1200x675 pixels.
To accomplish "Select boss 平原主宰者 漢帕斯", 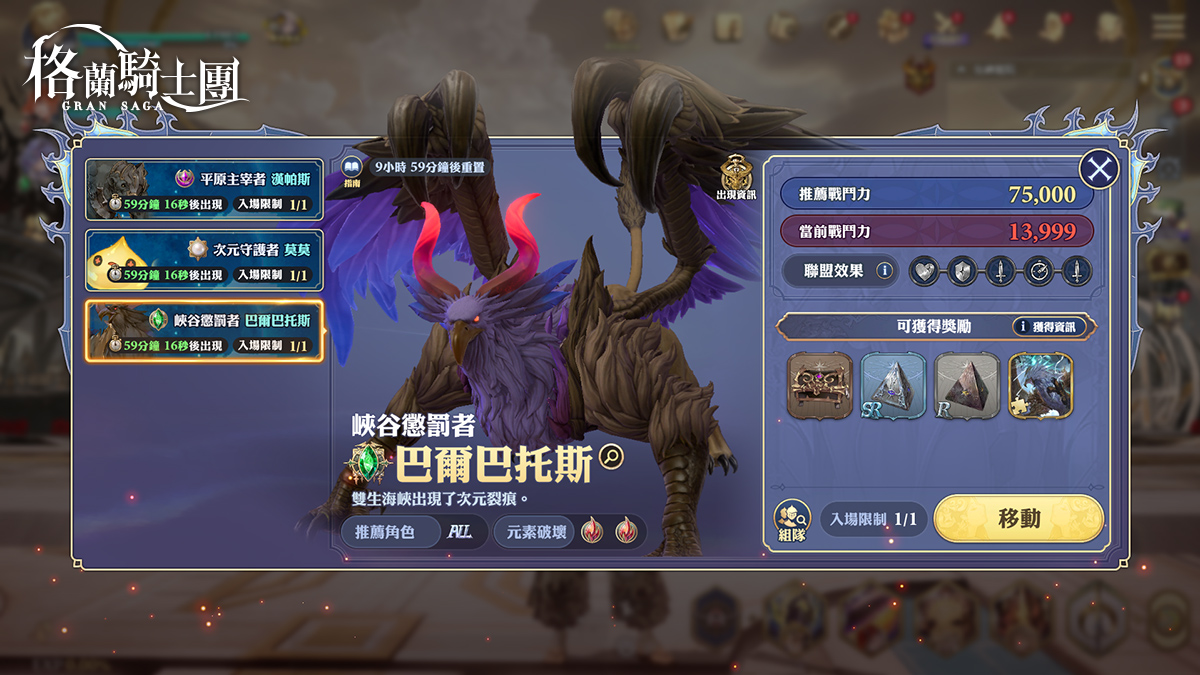I will pos(204,189).
